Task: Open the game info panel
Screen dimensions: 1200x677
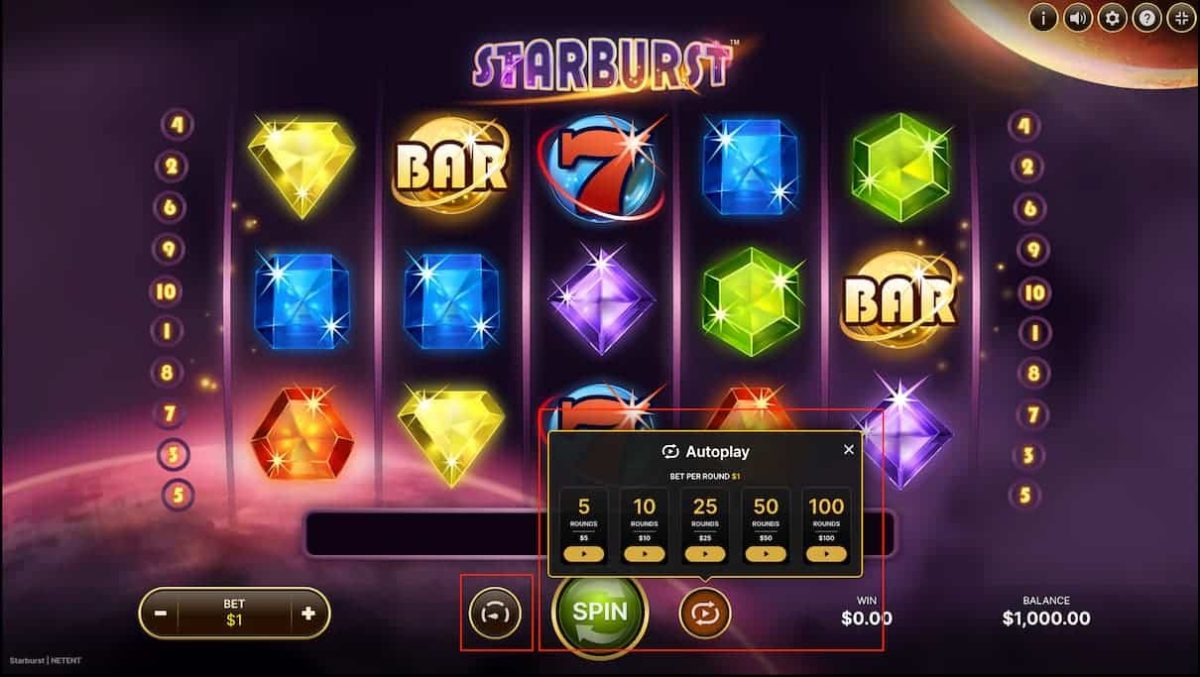Action: 1043,17
